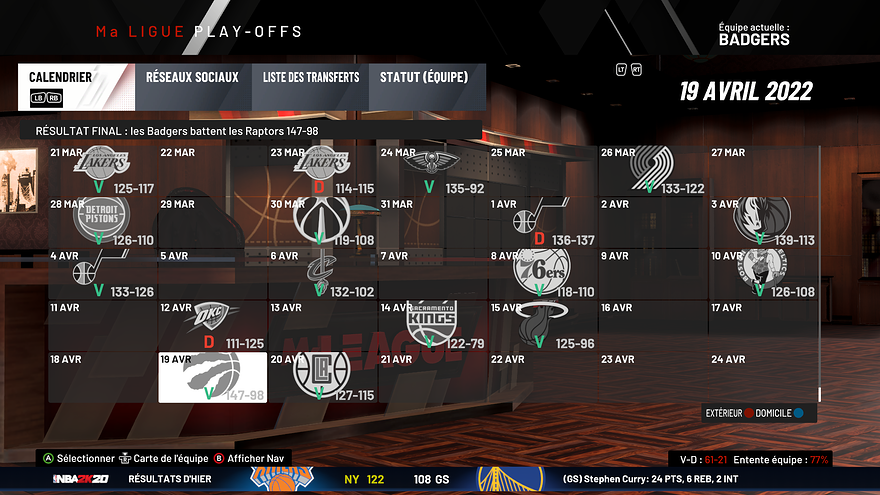Viewport: 880px width, 495px height.
Task: Select the 24 MAR Pelicans game cell
Action: coord(433,170)
